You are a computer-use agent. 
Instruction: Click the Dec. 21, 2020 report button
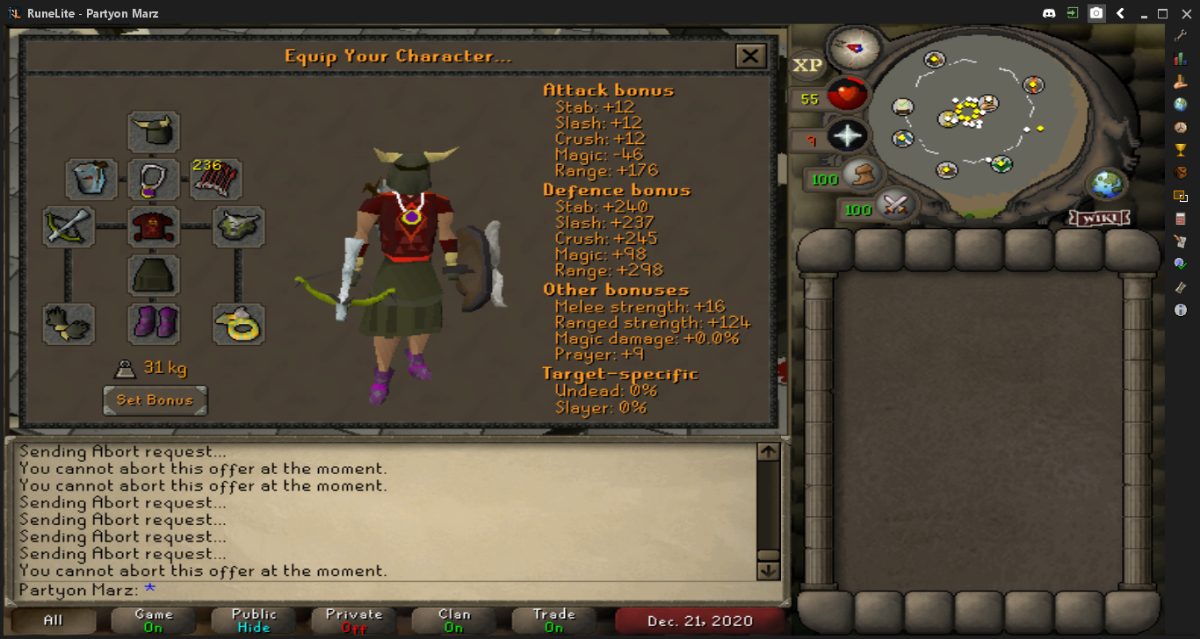click(699, 620)
